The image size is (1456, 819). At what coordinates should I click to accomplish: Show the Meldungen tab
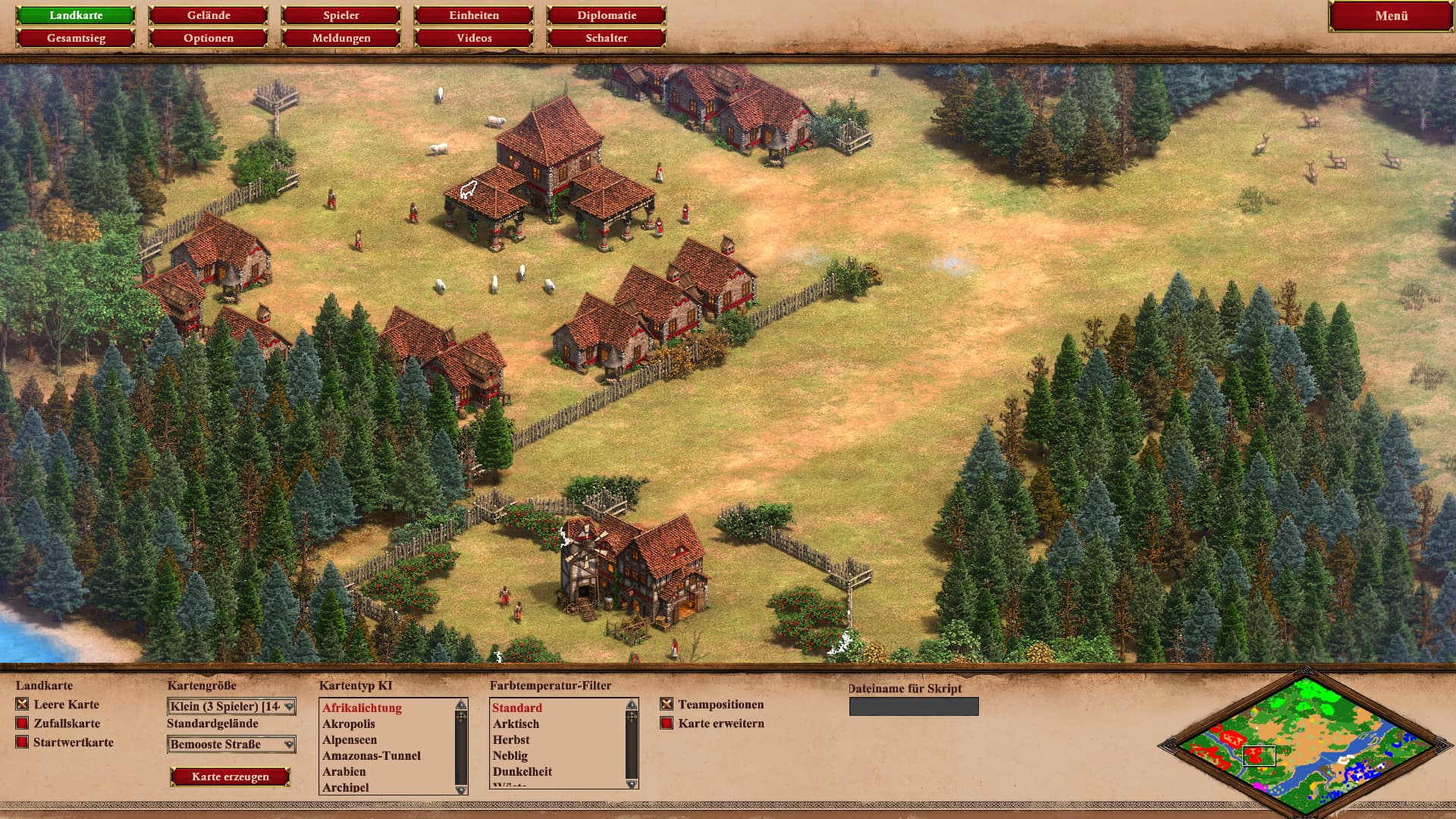pos(341,38)
